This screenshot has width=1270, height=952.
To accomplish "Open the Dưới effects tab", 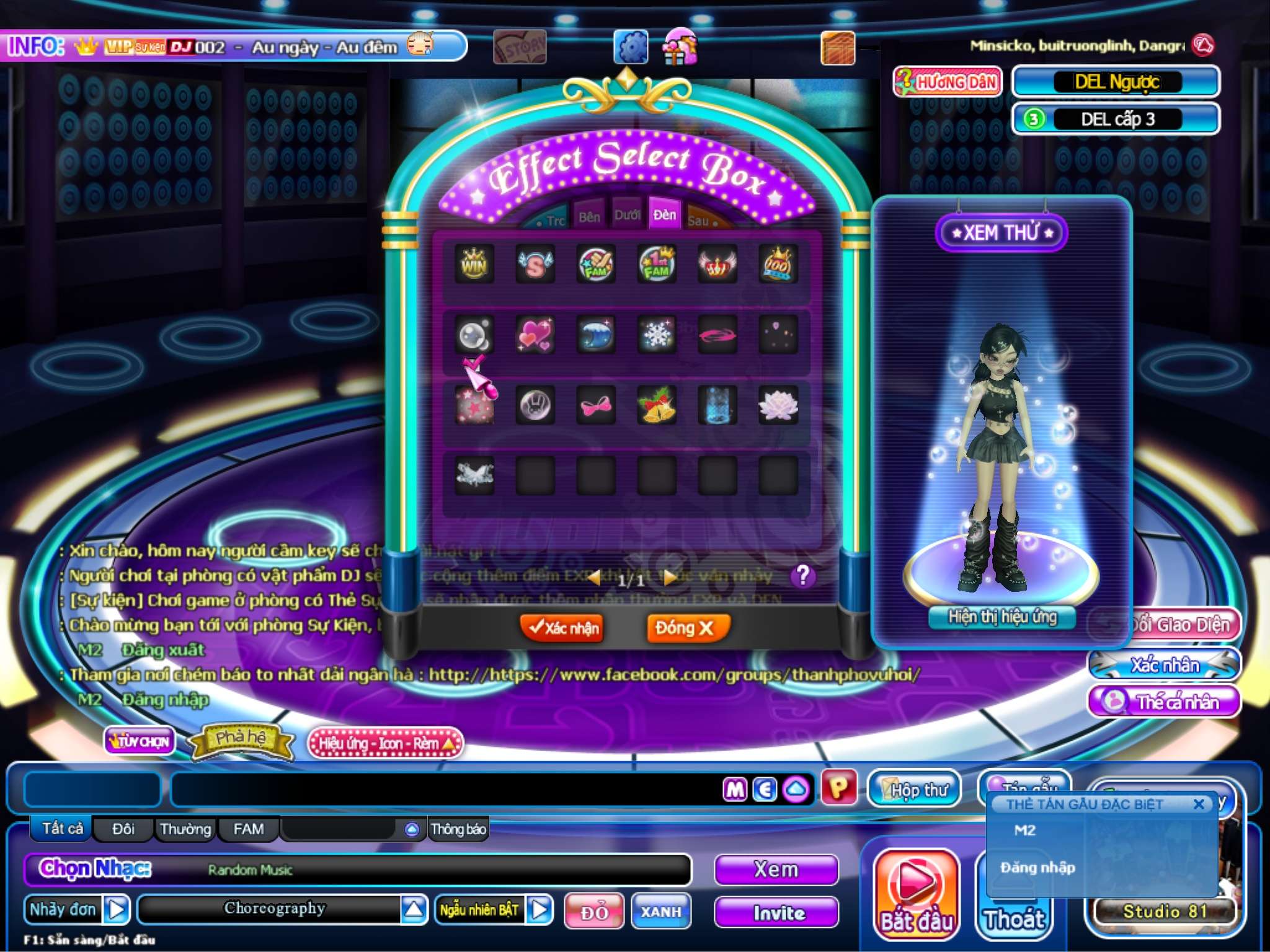I will [x=627, y=215].
